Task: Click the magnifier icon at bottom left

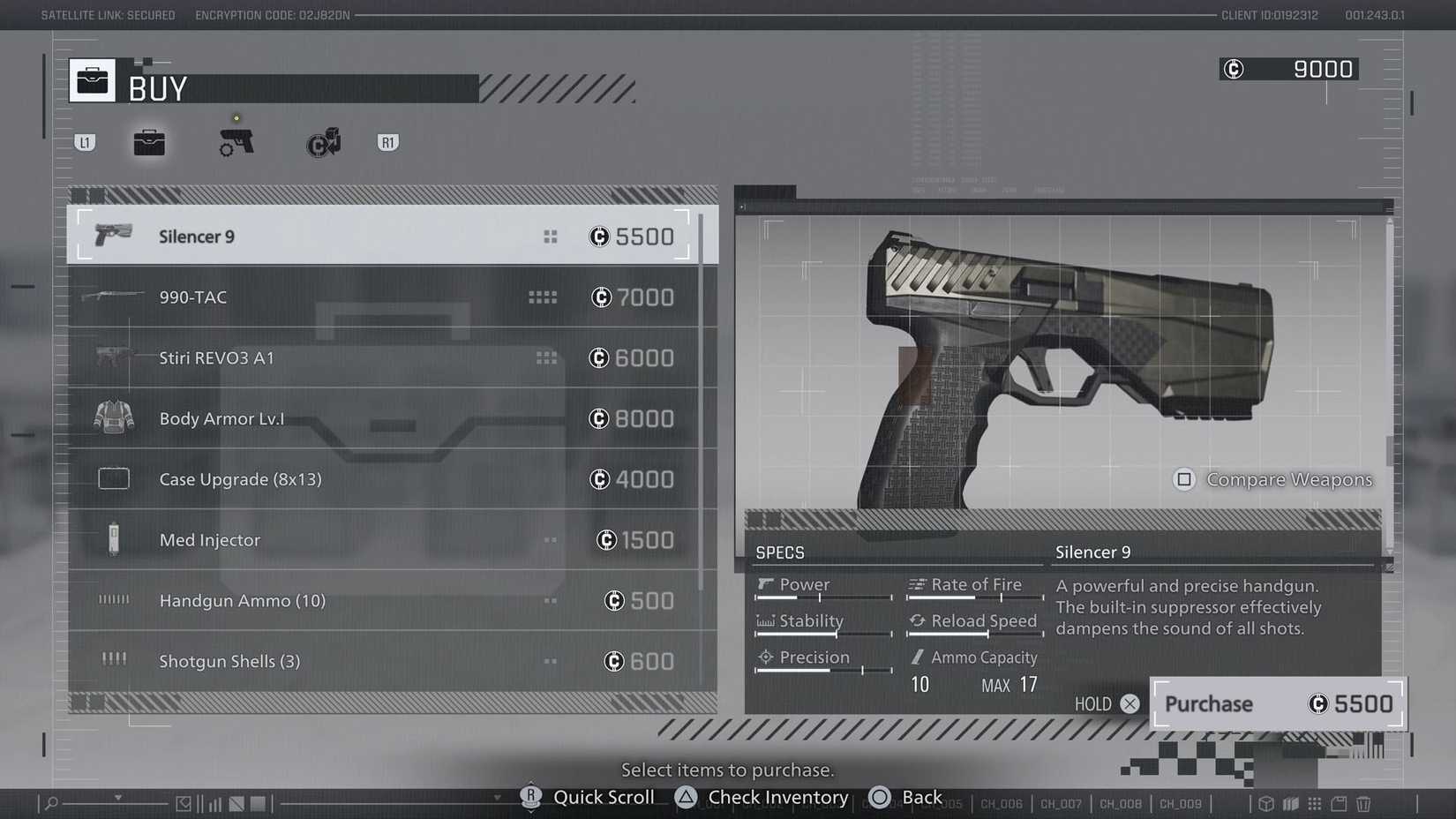Action: click(x=50, y=804)
